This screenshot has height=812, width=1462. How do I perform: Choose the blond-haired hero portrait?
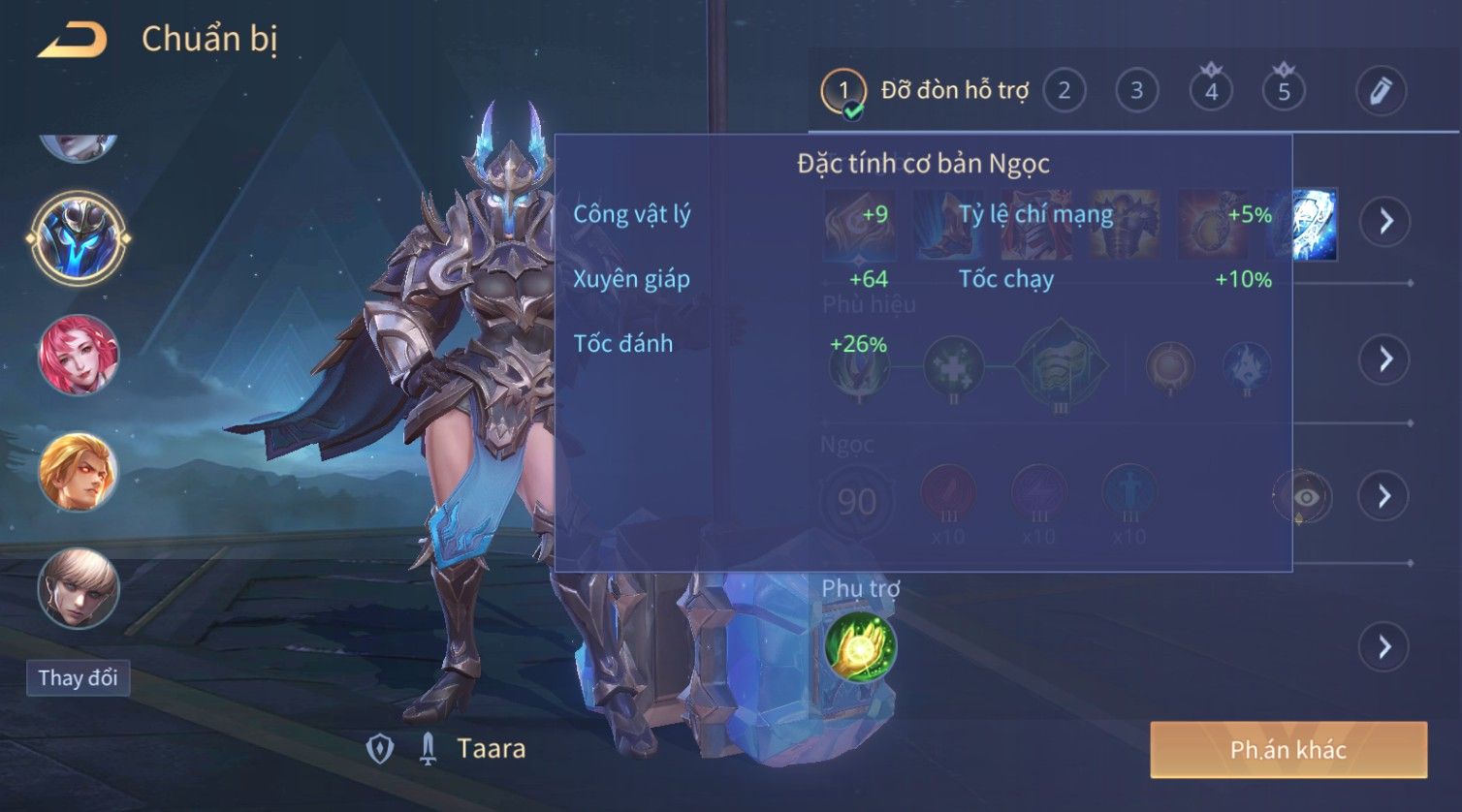pos(79,473)
